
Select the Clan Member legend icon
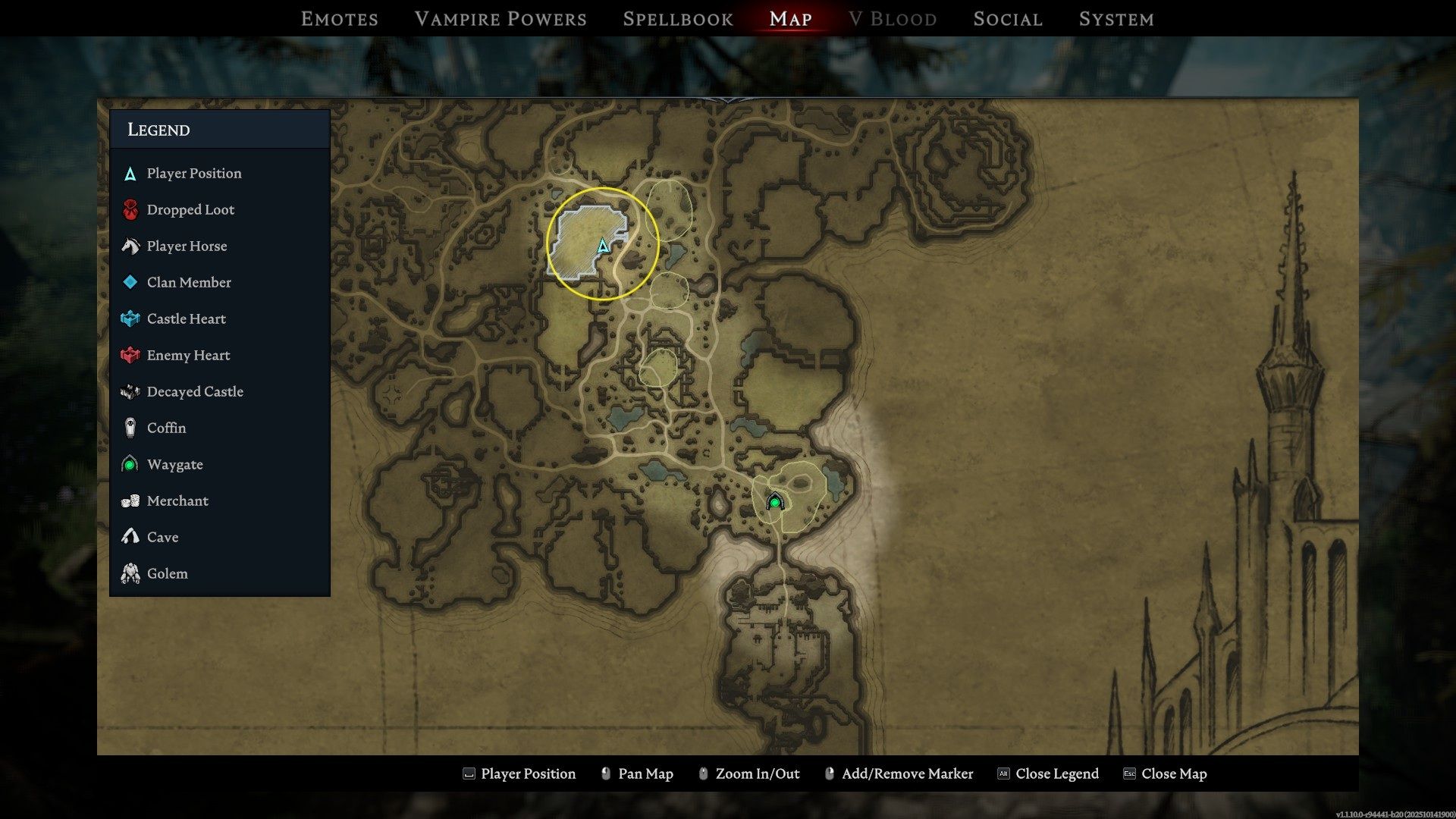click(x=130, y=282)
